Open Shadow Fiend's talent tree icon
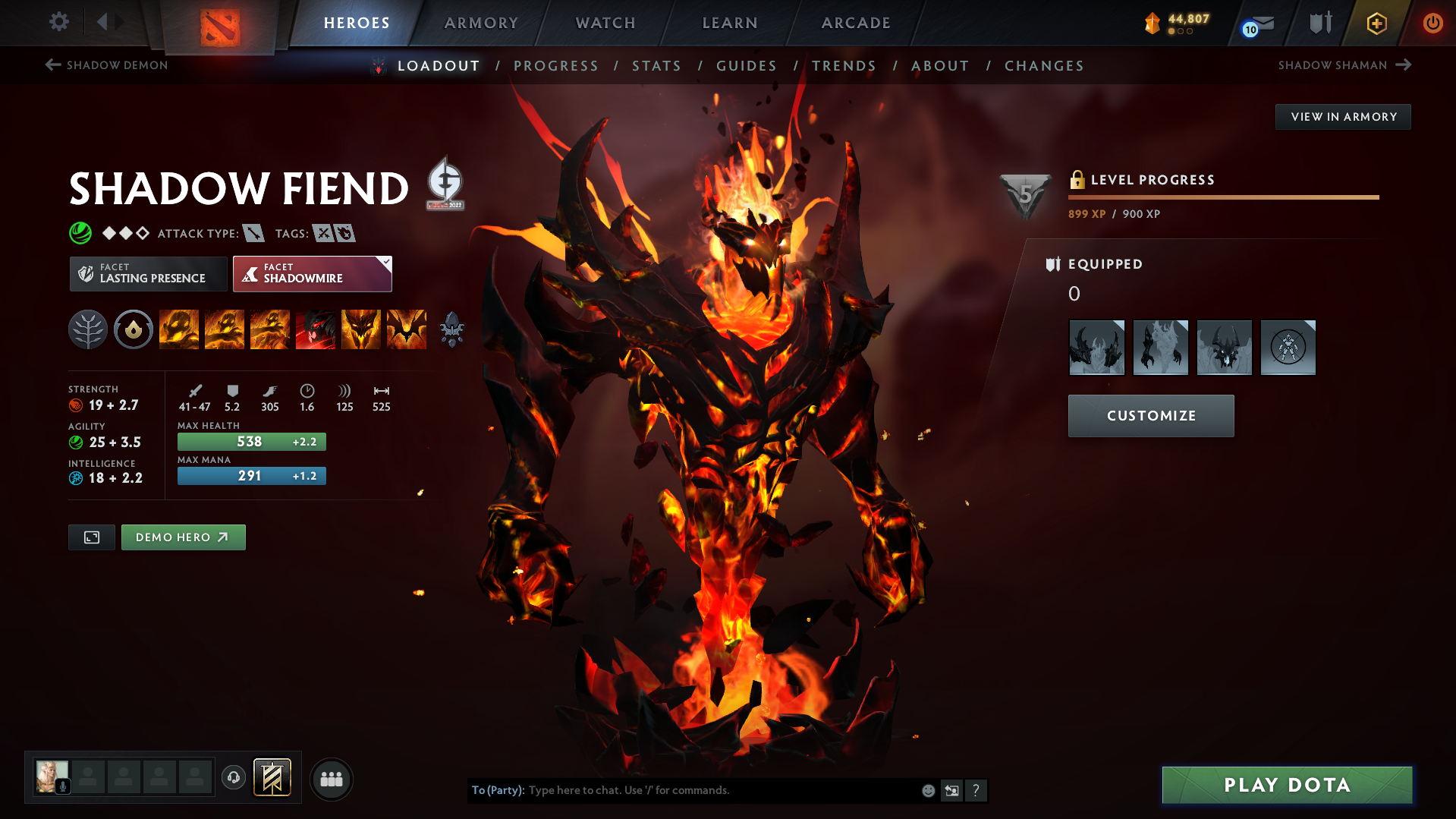 tap(88, 329)
